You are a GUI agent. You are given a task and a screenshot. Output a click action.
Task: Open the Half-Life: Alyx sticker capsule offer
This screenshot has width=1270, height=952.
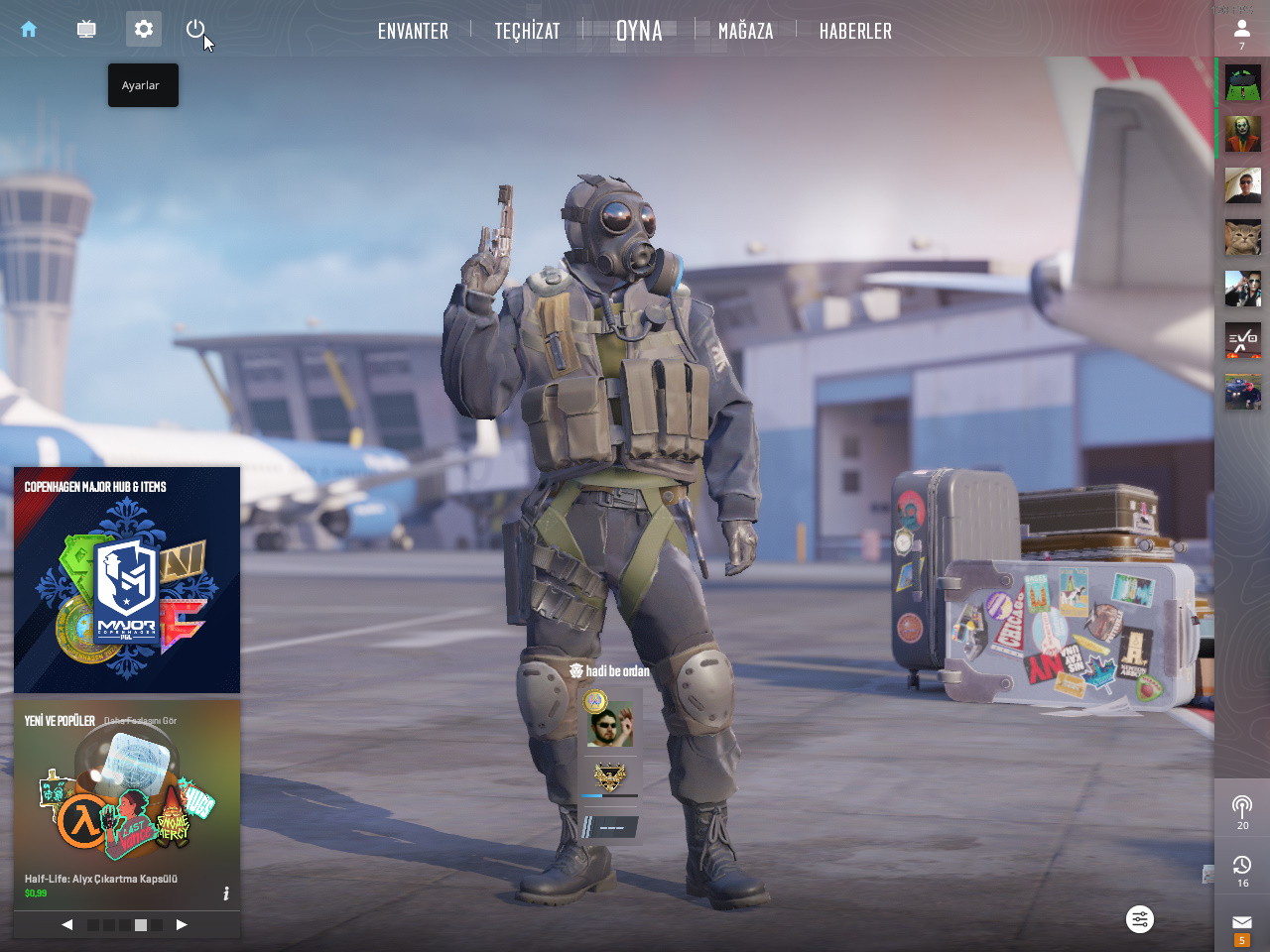click(127, 803)
